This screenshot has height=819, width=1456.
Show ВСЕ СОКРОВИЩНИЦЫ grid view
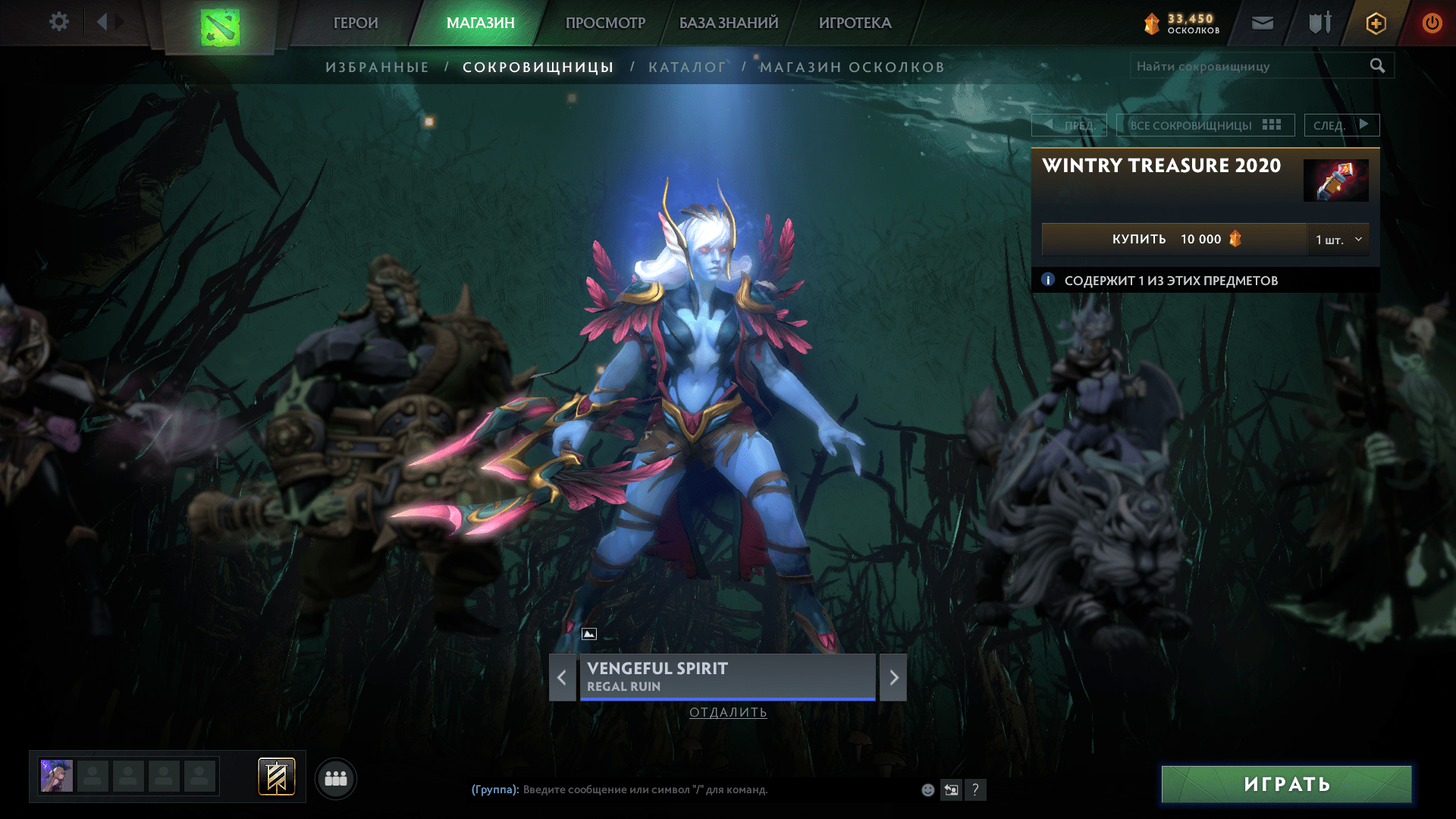pos(1205,125)
